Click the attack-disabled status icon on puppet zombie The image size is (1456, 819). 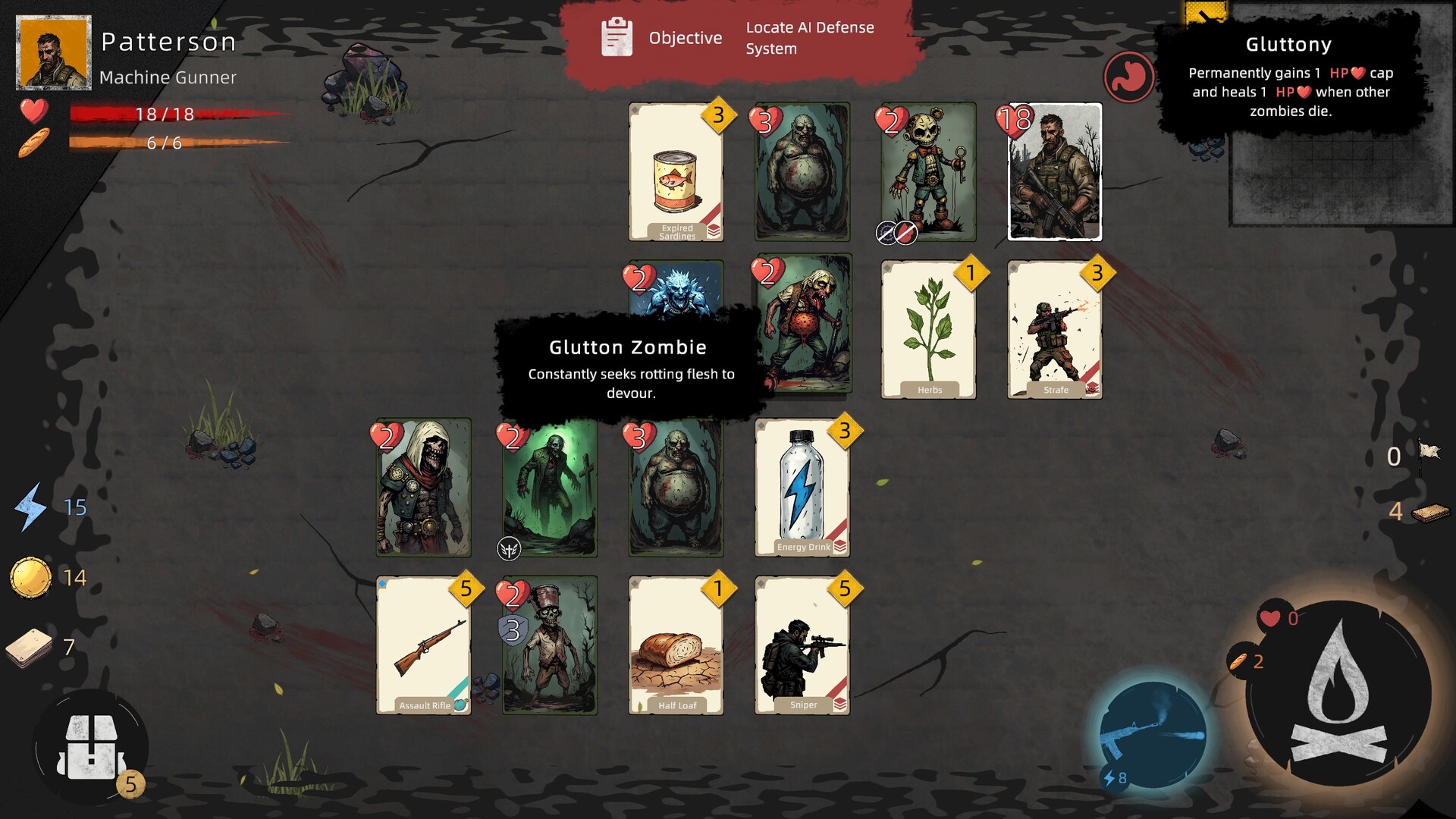(907, 233)
